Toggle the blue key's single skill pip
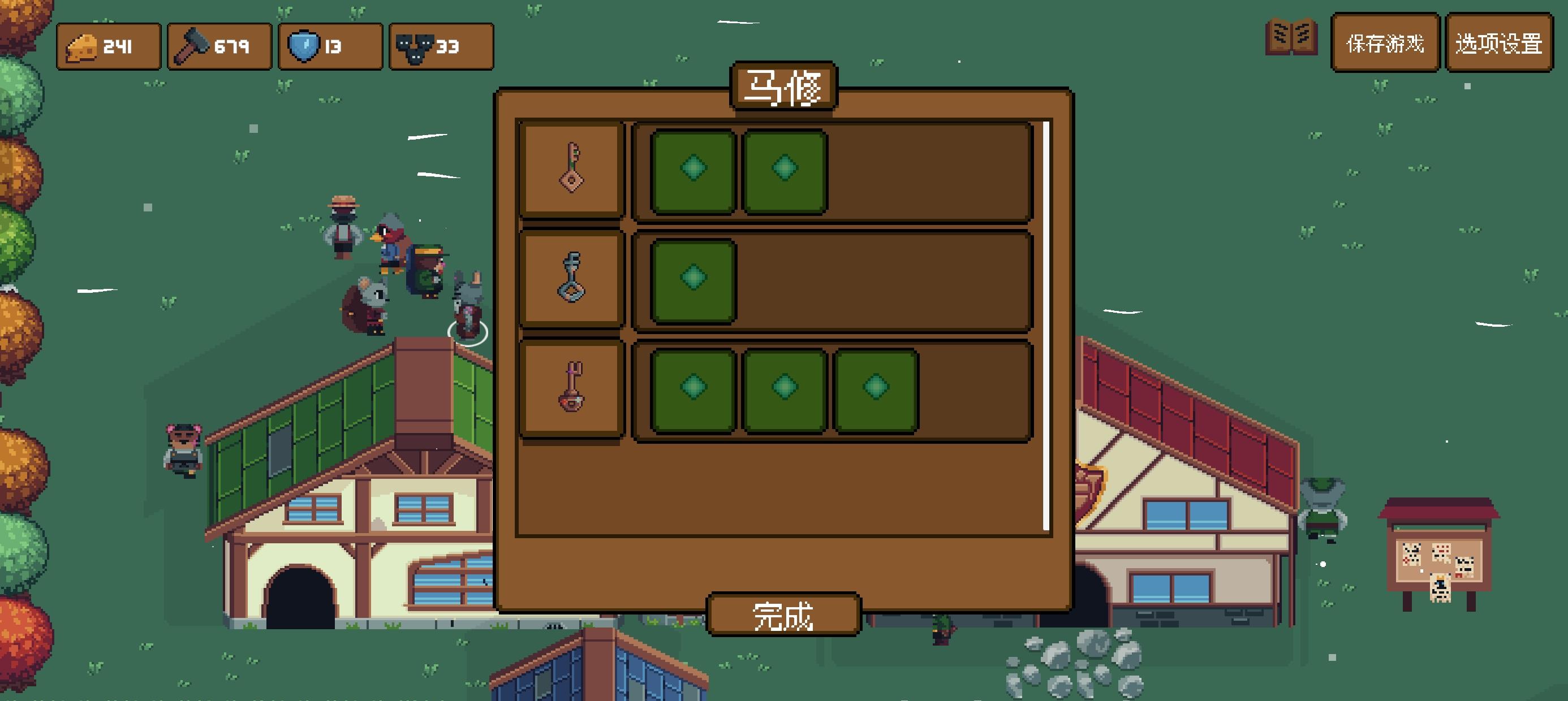1568x701 pixels. [694, 279]
